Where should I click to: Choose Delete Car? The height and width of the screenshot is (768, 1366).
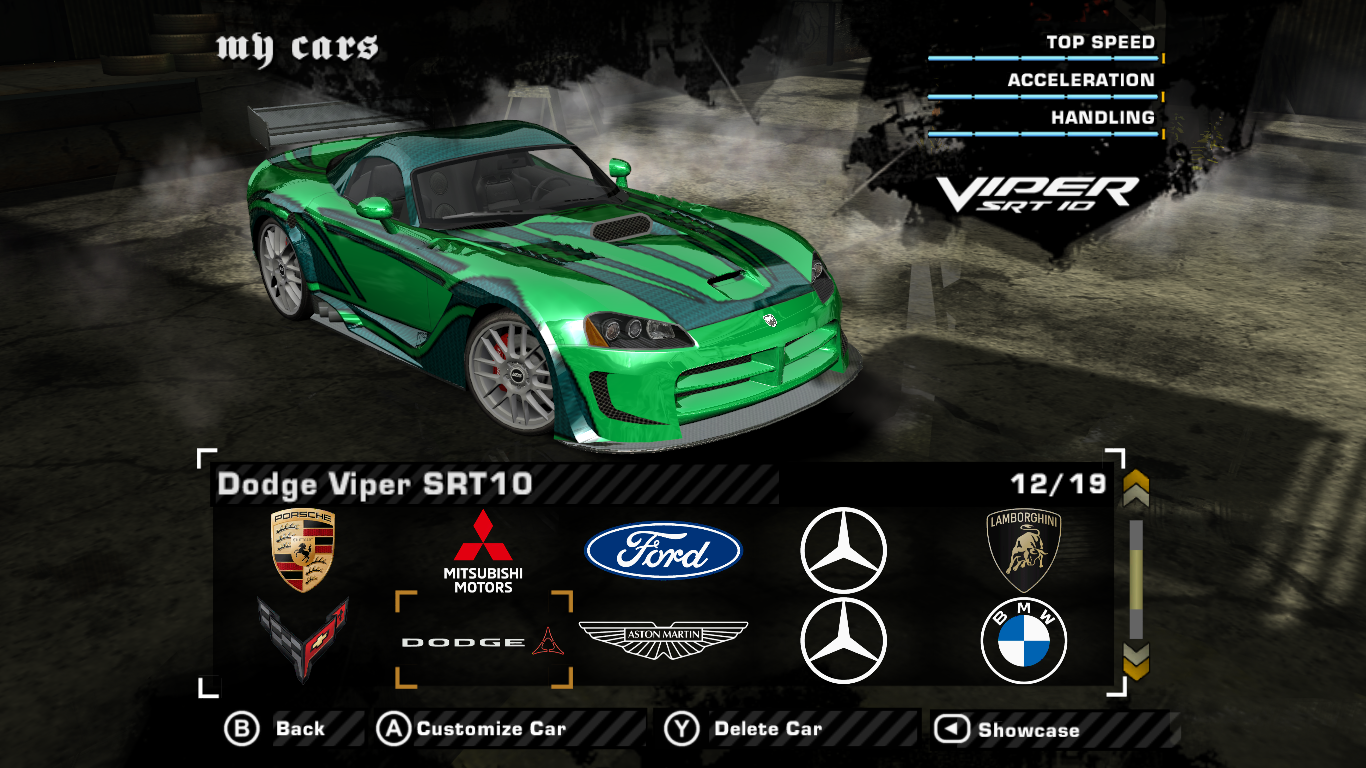tap(743, 729)
